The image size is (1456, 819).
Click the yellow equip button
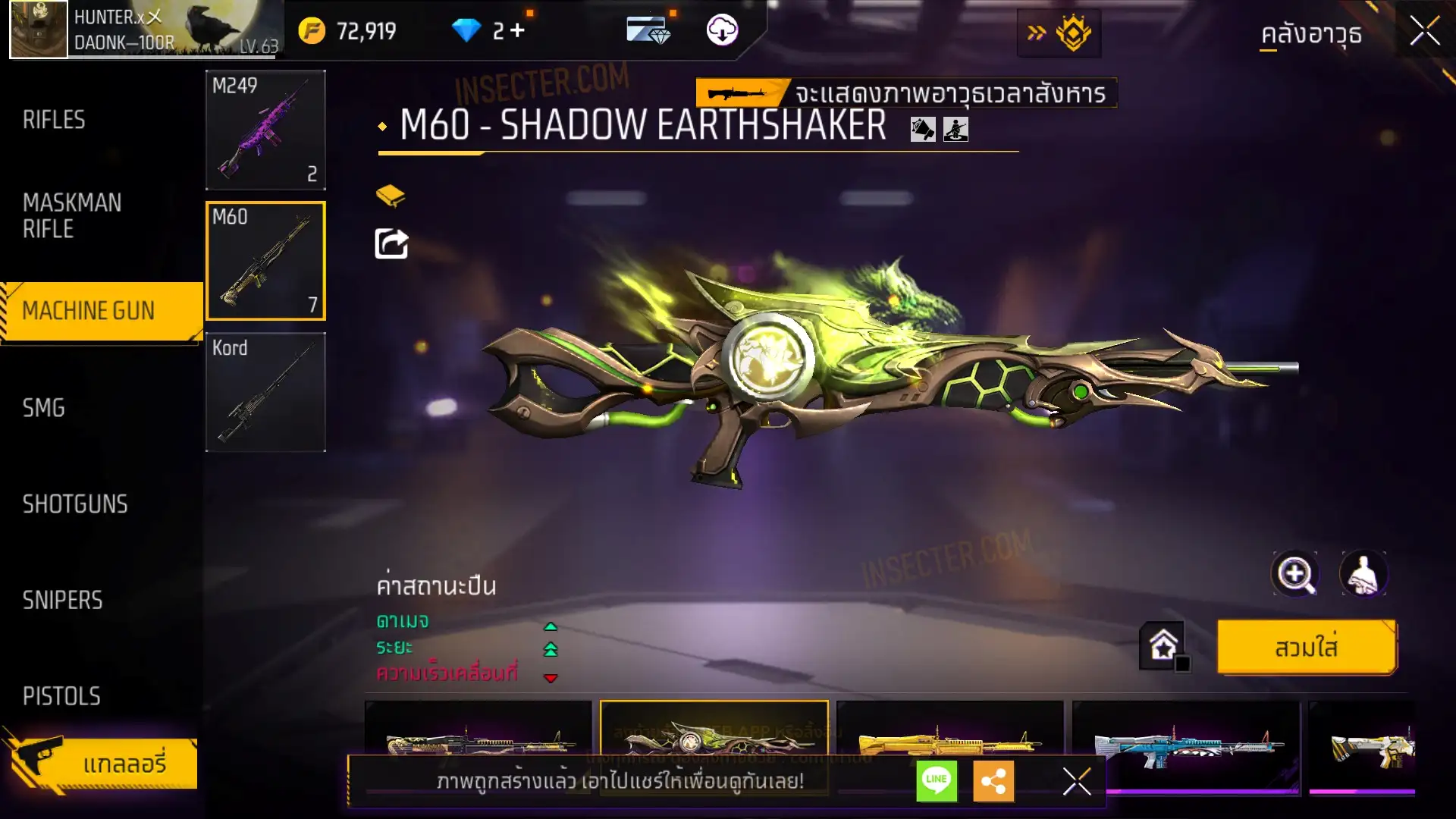(1306, 648)
